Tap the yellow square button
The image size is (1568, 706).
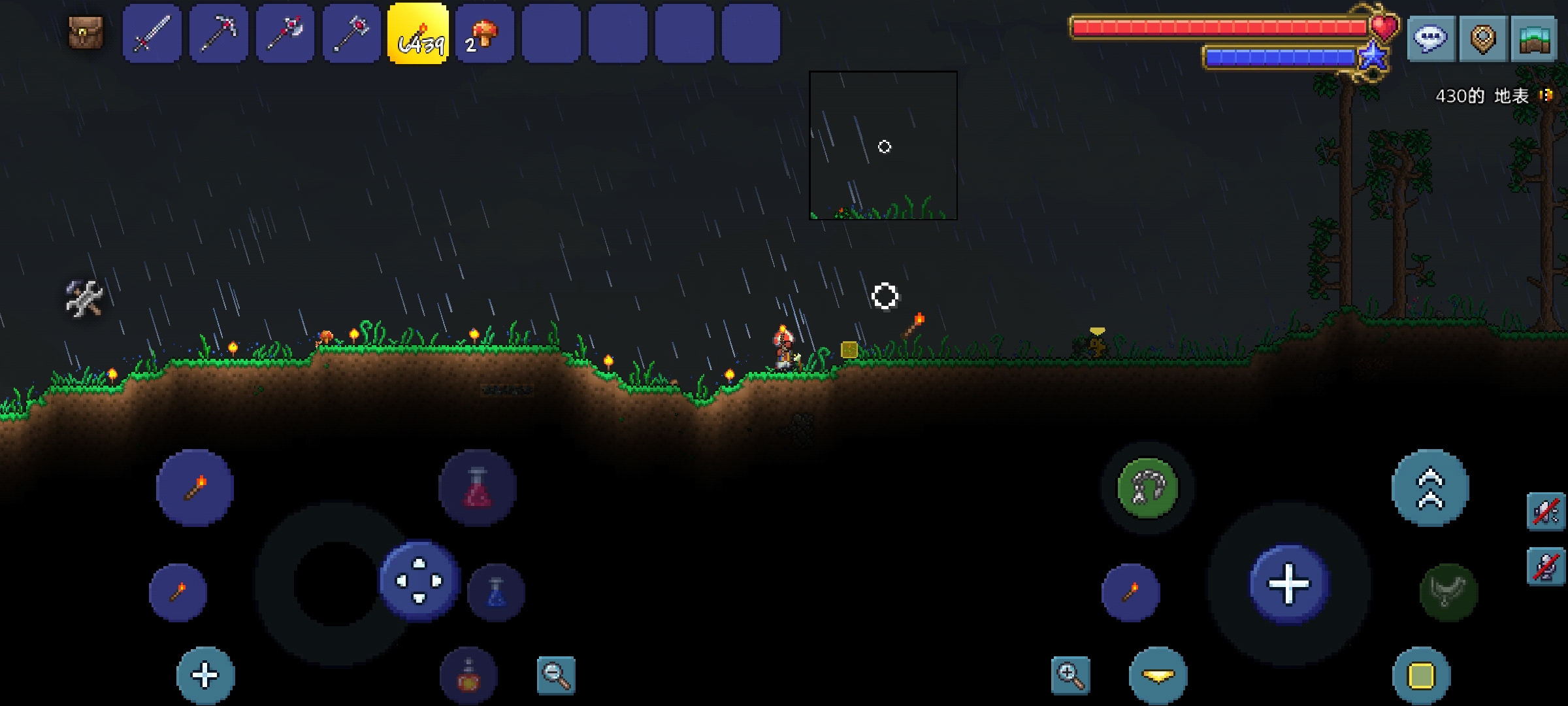(x=1421, y=676)
